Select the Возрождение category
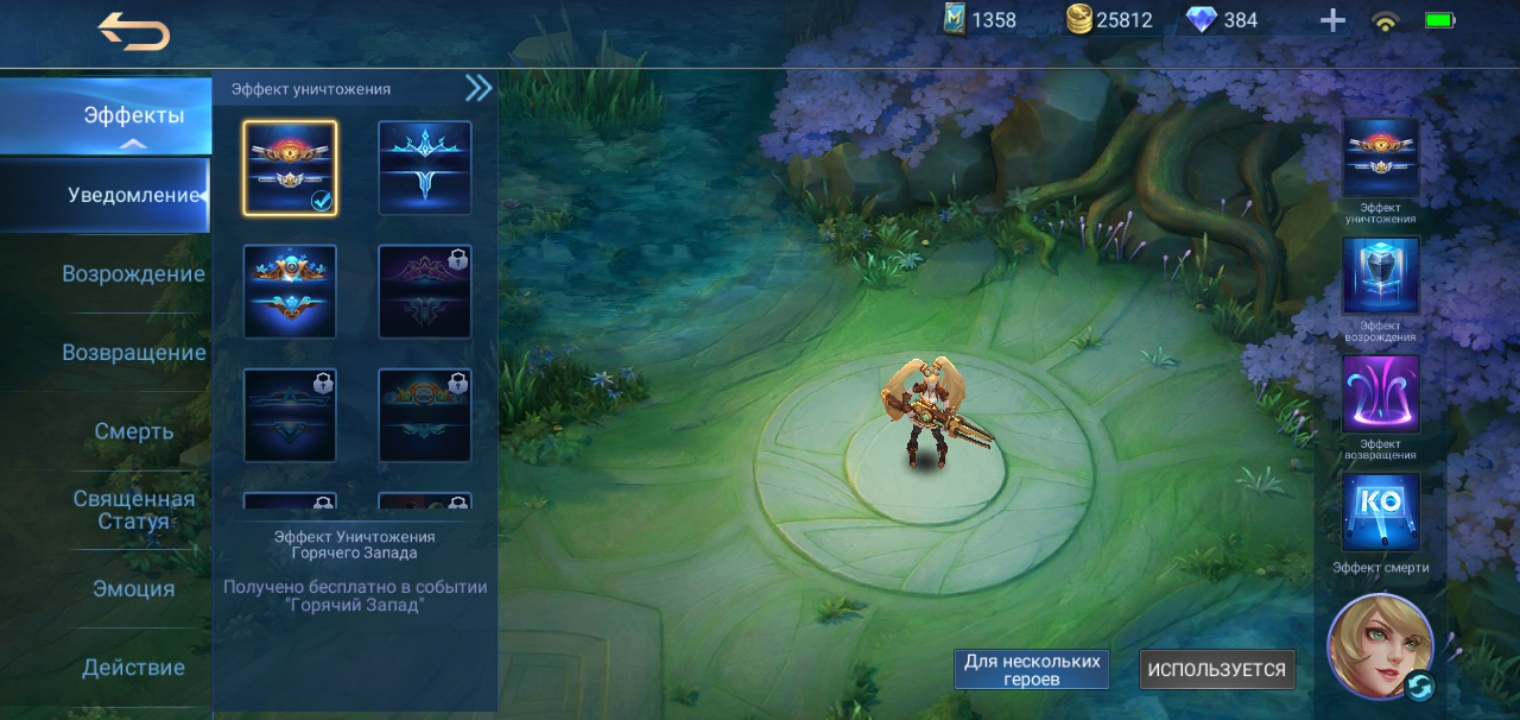The width and height of the screenshot is (1520, 720). click(133, 274)
